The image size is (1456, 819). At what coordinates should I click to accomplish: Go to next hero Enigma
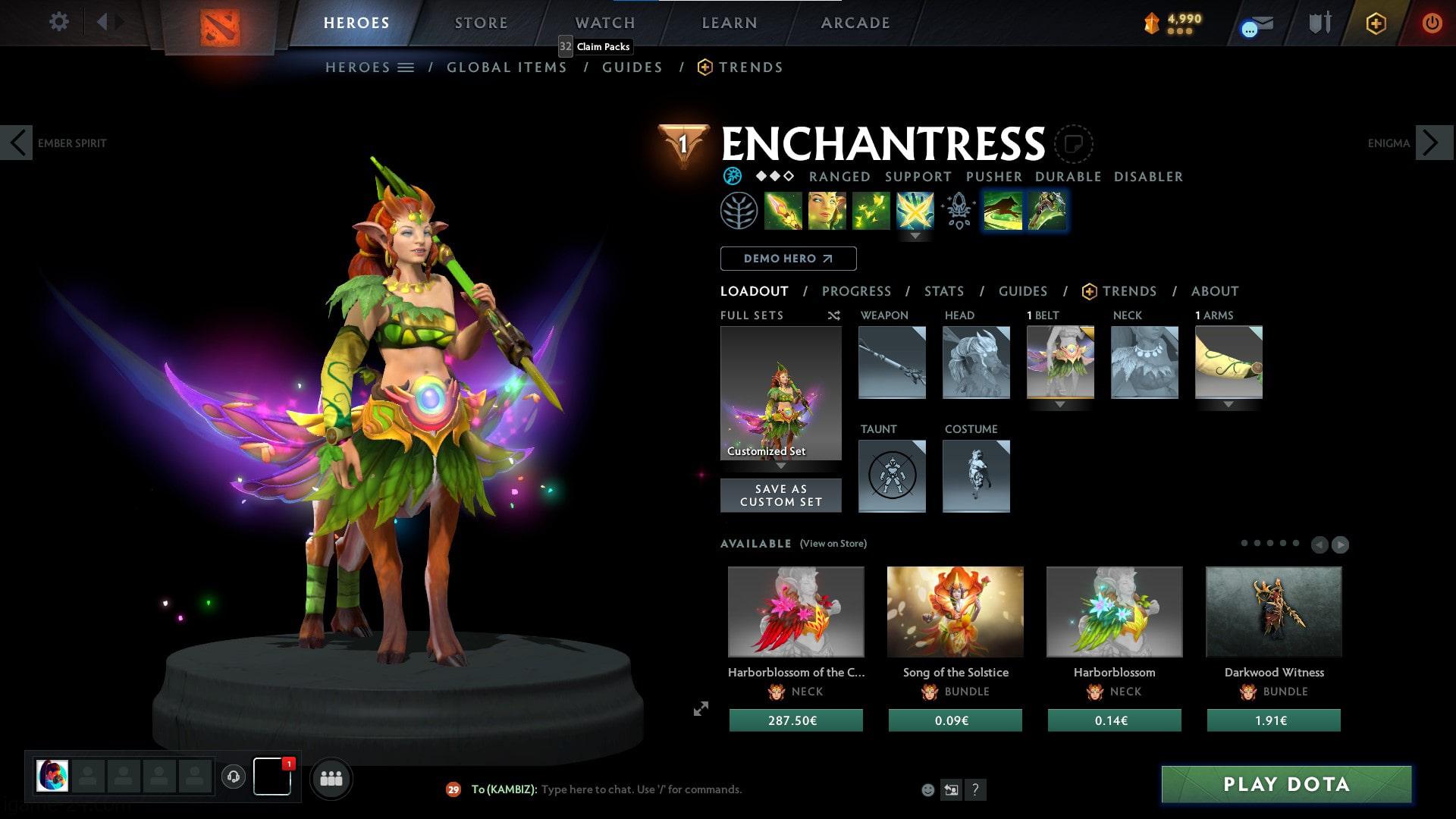(1433, 143)
